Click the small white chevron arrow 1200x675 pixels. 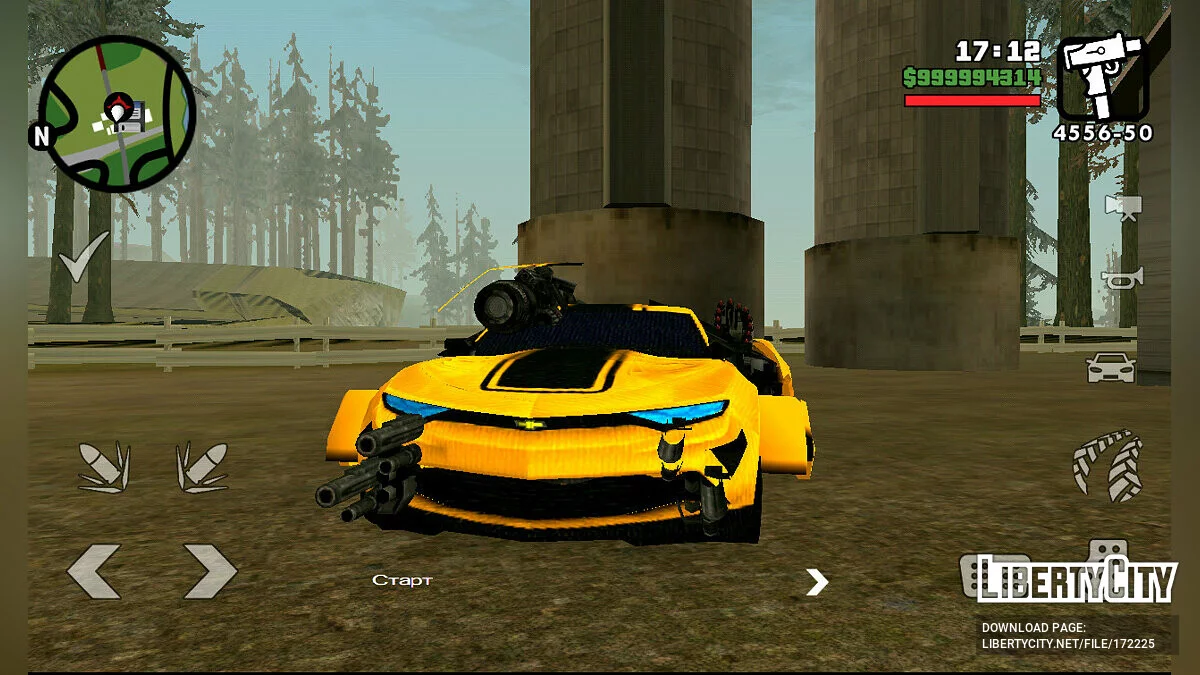[817, 582]
